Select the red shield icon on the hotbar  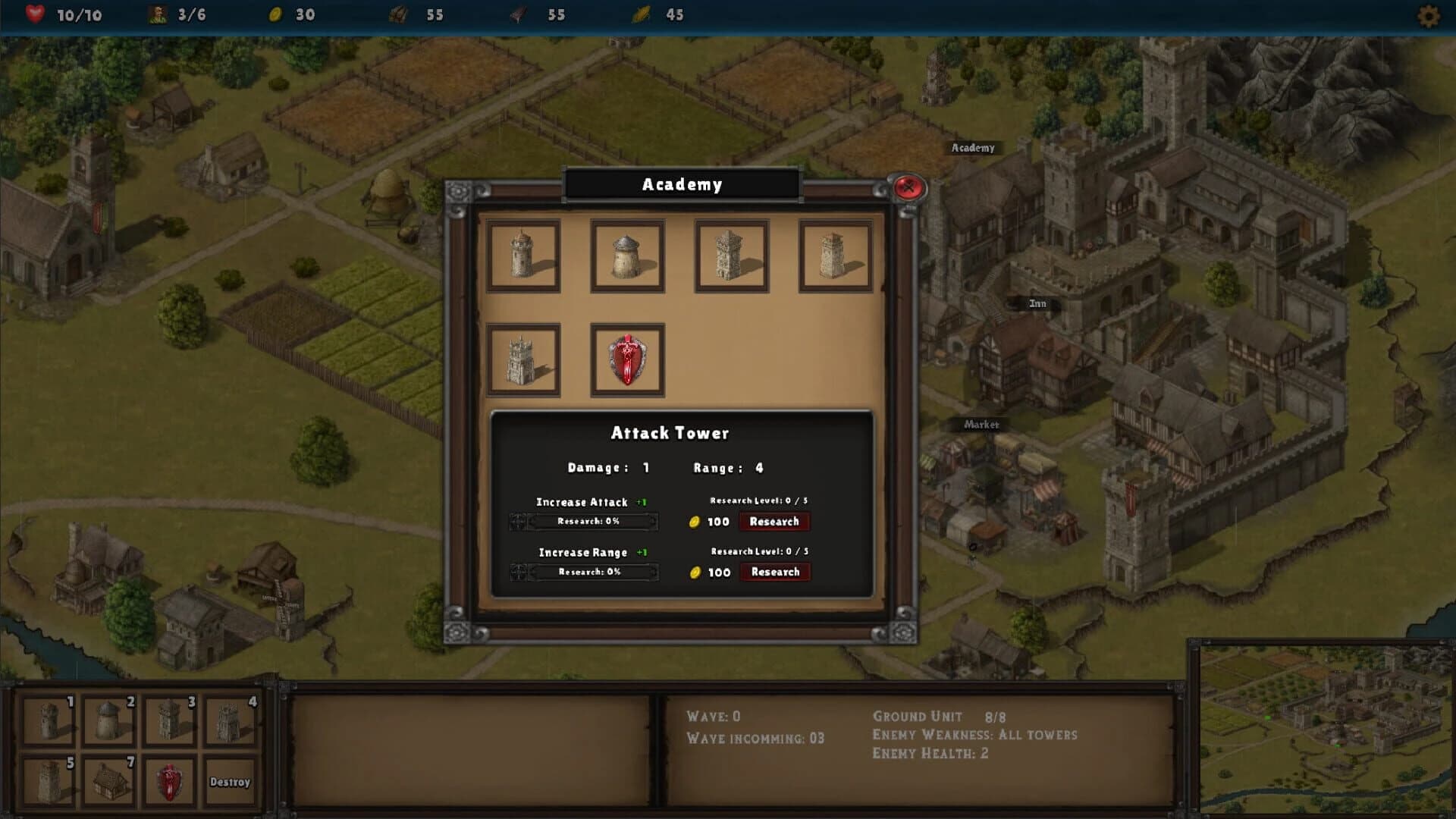pos(170,780)
